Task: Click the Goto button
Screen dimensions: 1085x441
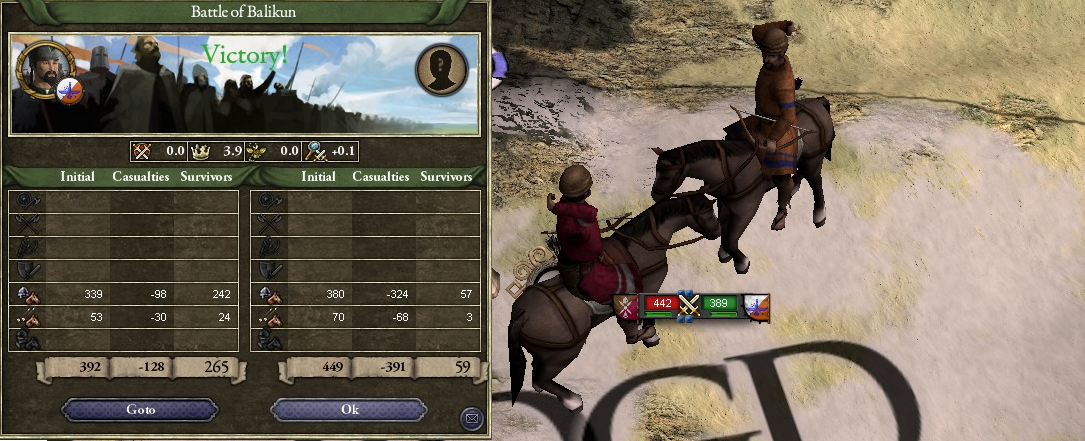Action: point(140,410)
